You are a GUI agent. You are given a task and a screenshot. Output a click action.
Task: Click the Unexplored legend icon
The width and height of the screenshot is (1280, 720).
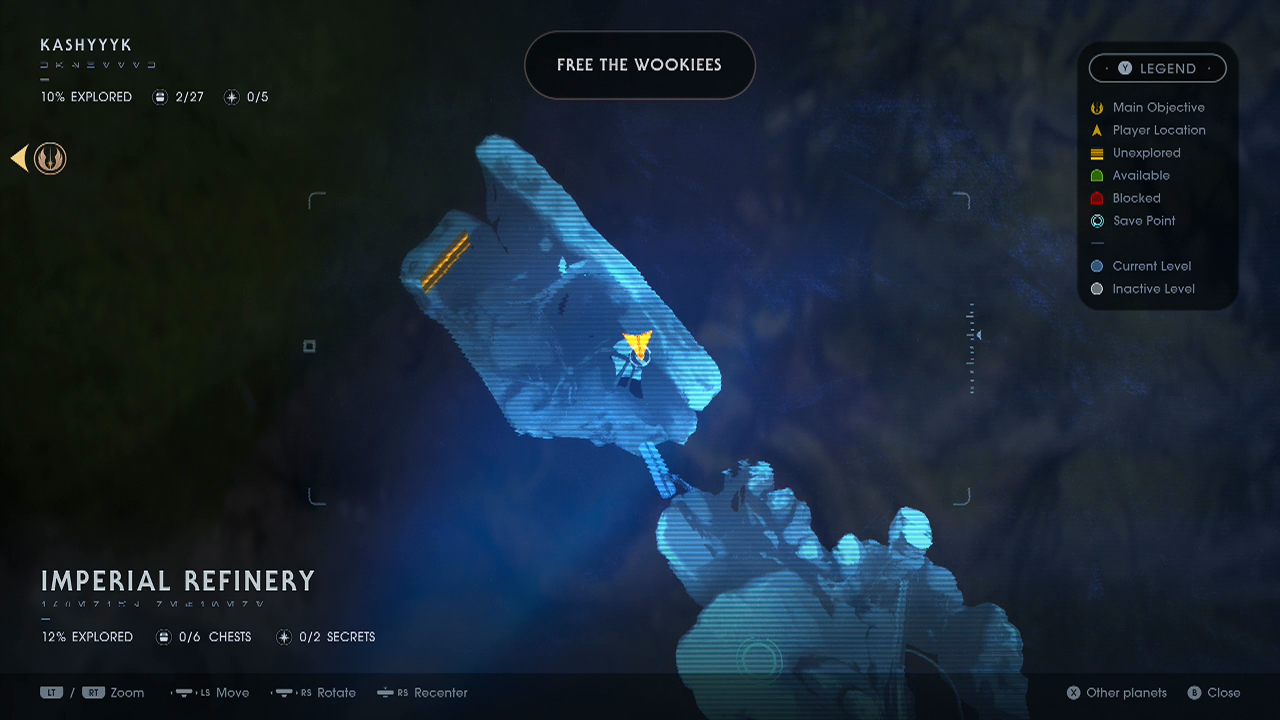click(x=1096, y=153)
